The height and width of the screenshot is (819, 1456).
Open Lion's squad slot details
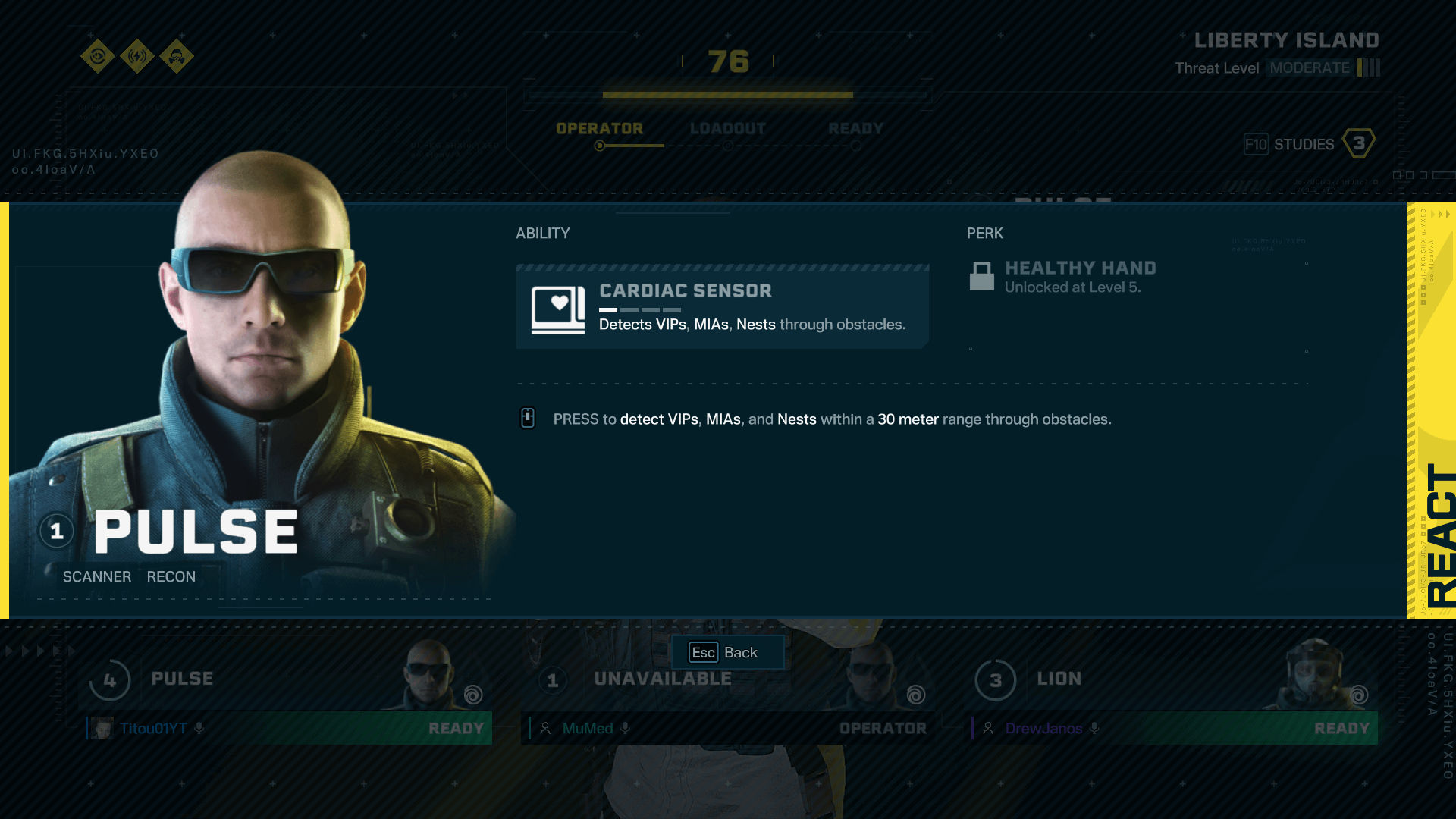tap(996, 680)
